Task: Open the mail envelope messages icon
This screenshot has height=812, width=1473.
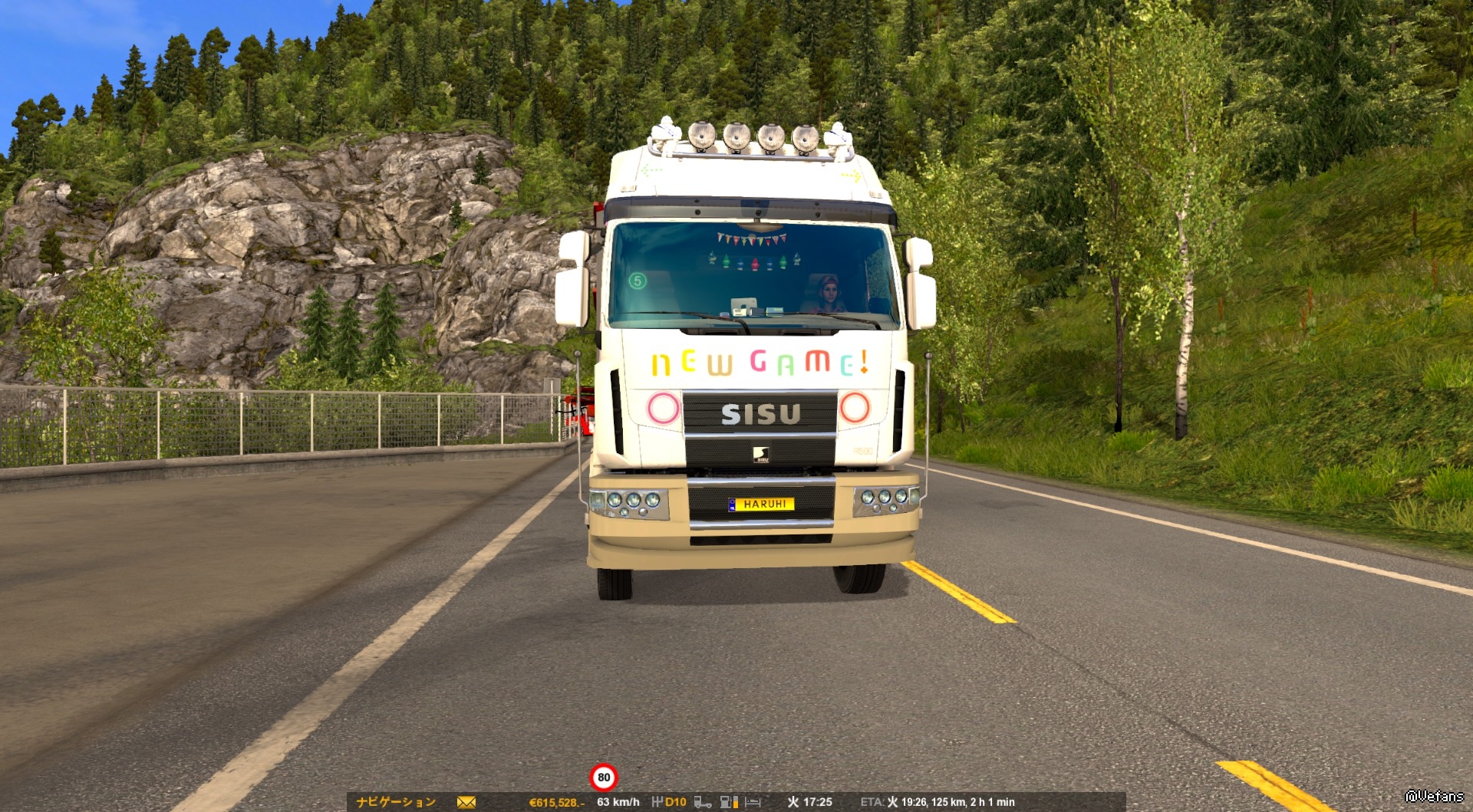Action: (466, 802)
